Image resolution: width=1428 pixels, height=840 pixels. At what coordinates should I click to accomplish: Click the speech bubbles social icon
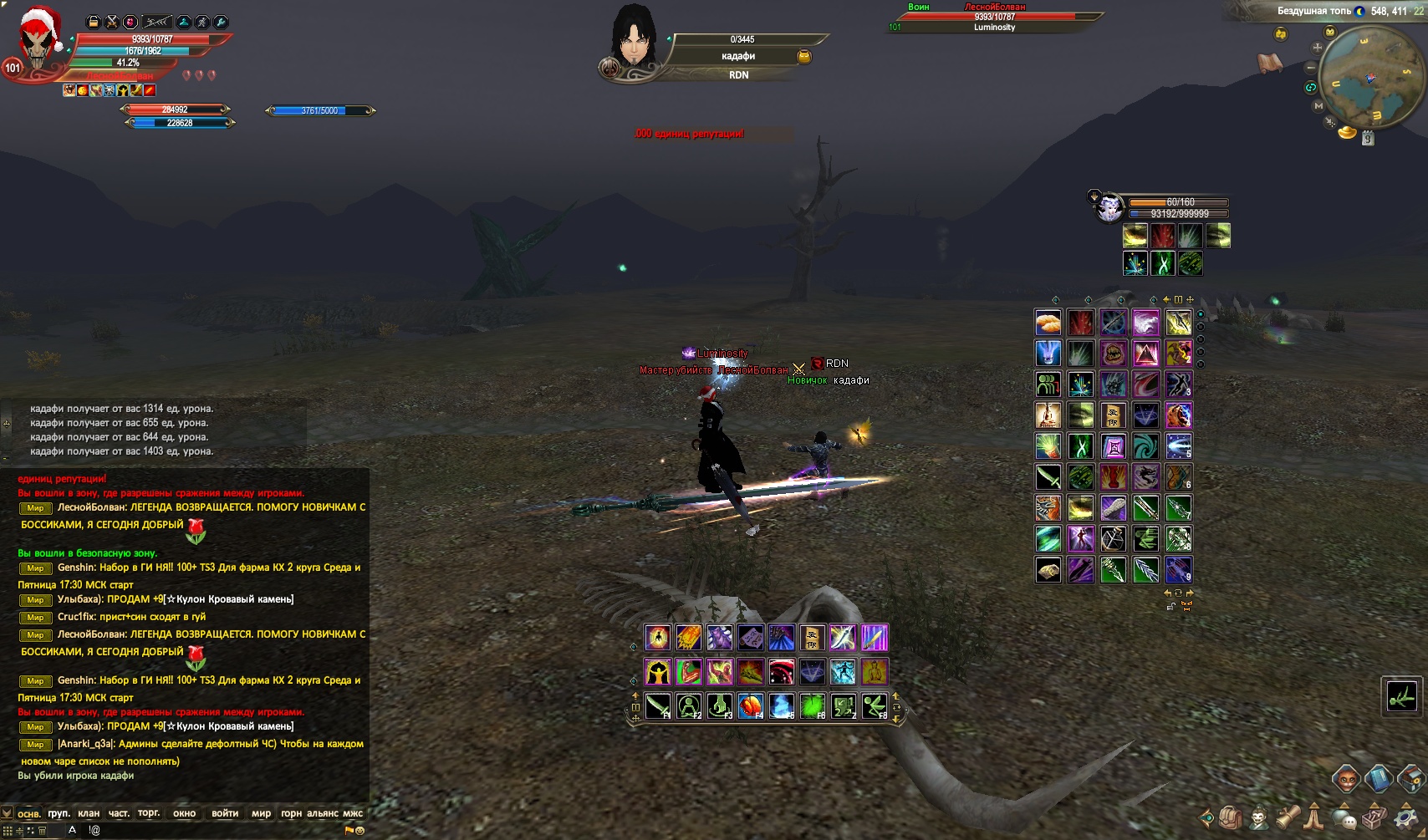tap(1344, 817)
